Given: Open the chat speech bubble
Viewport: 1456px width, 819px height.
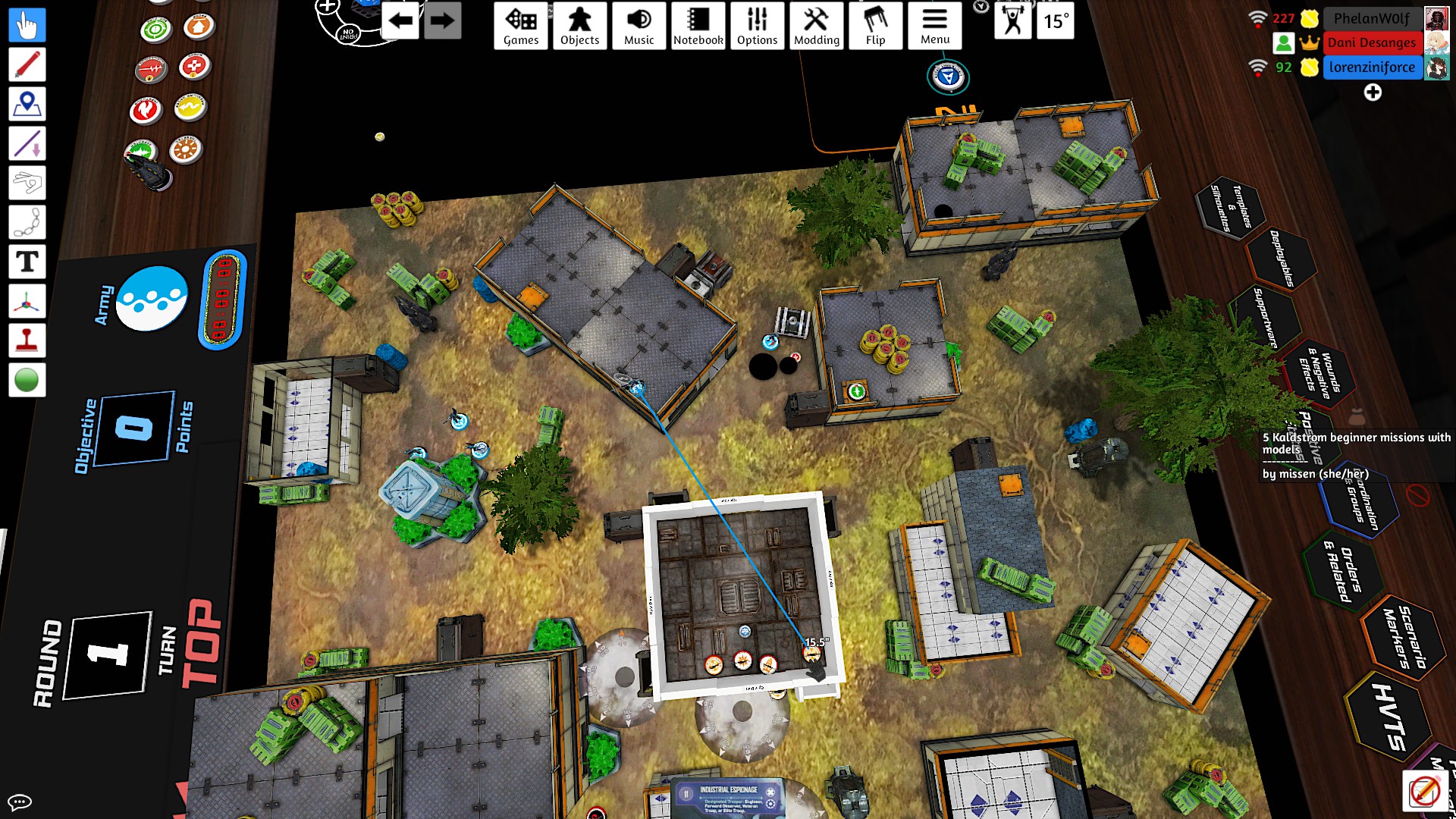Looking at the screenshot, I should coord(20,802).
